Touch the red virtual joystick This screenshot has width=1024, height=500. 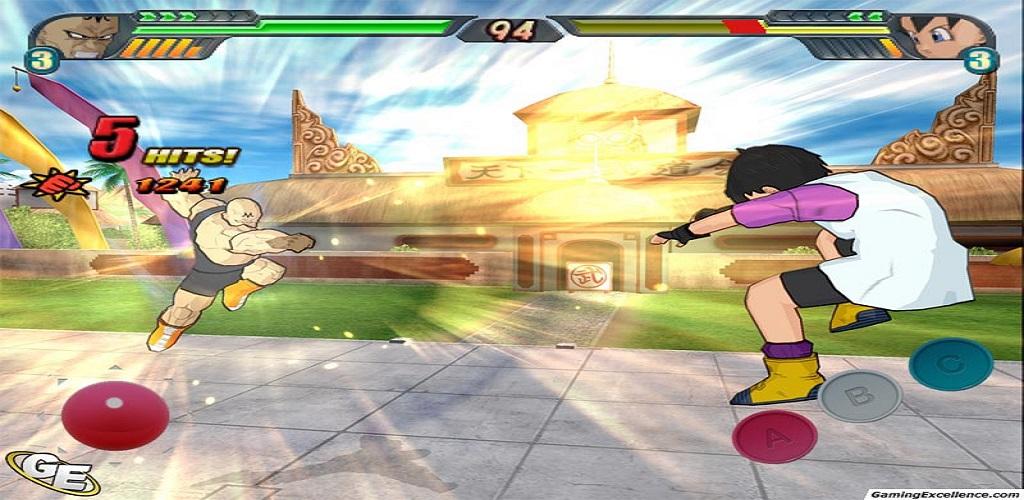114,413
